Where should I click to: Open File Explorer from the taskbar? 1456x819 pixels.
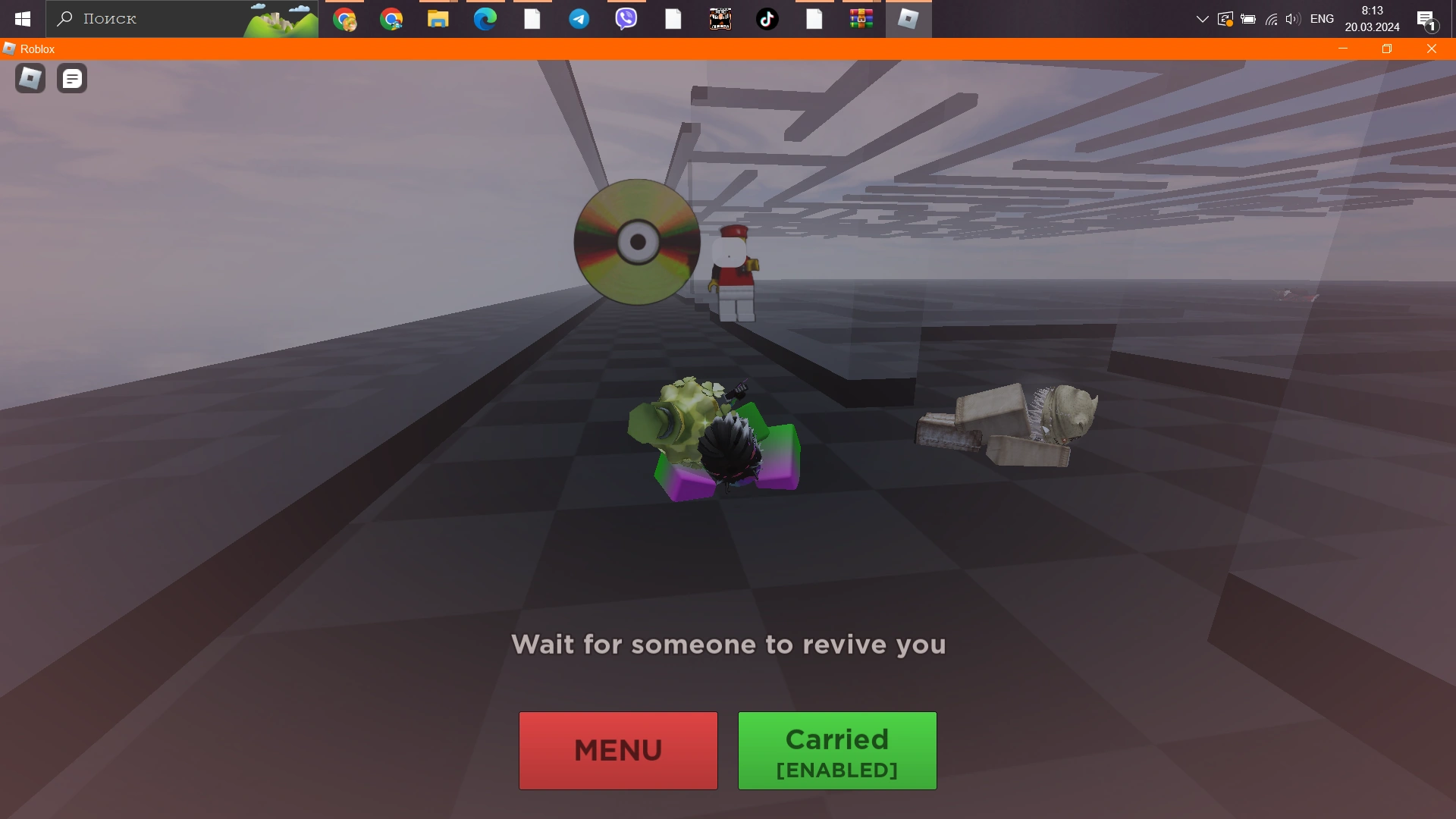[x=438, y=19]
